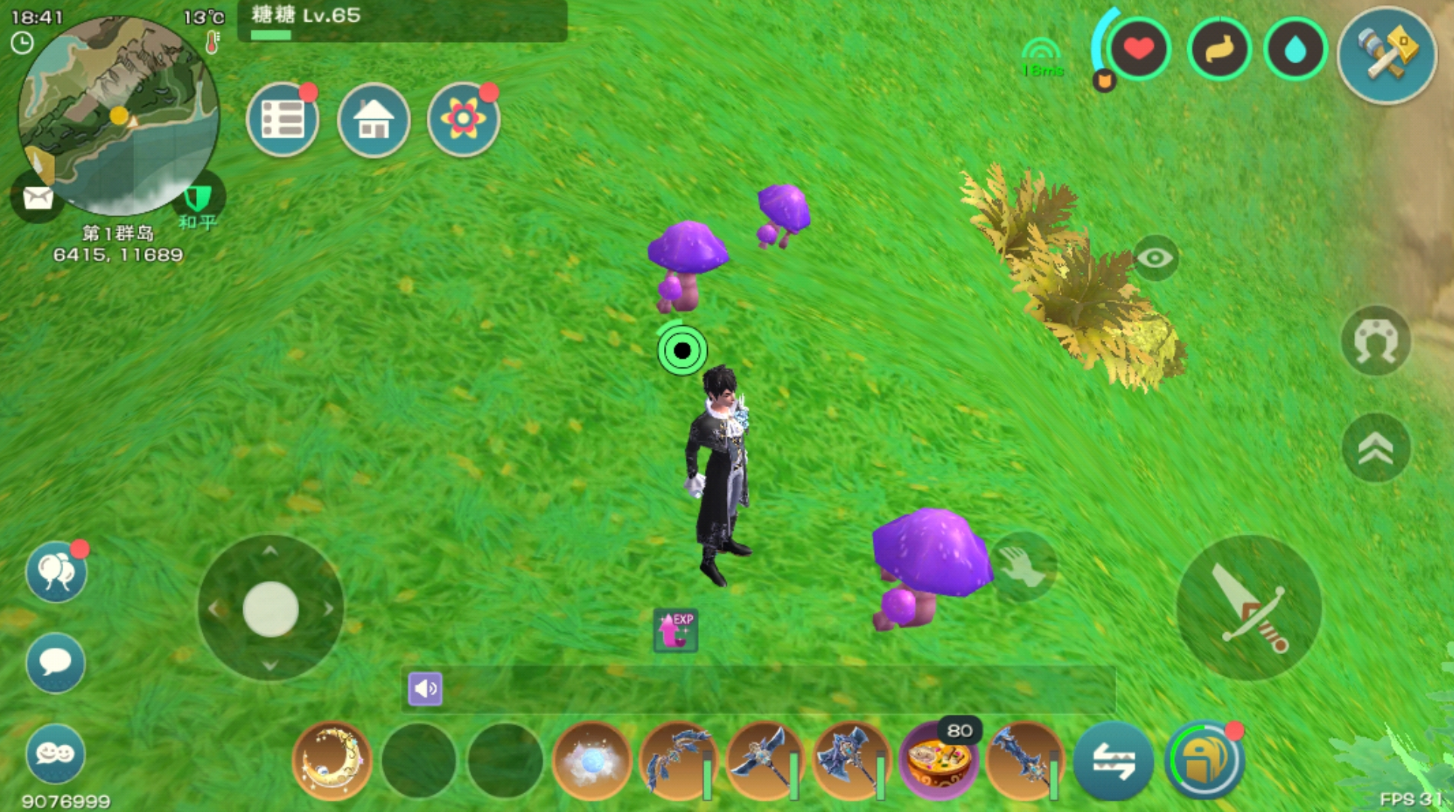Click the purple speaker voice button
This screenshot has height=812, width=1454.
[x=425, y=688]
